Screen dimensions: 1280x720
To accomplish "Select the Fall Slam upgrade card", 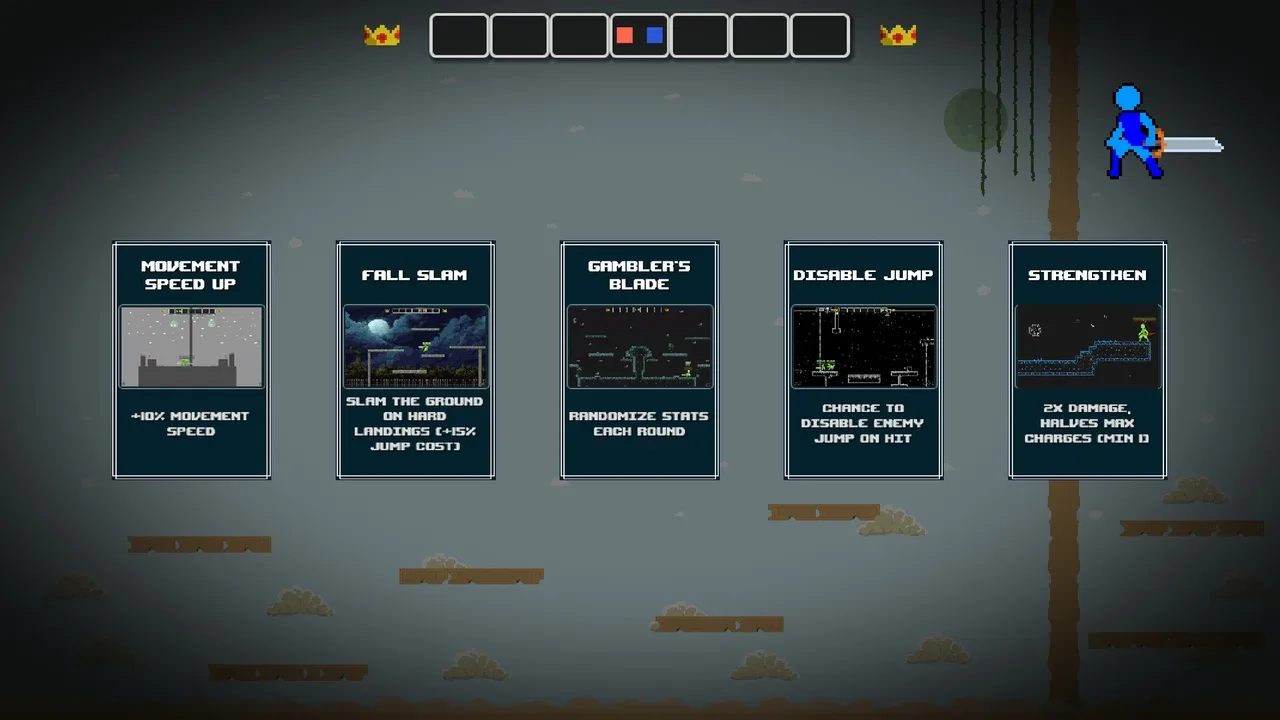I will (415, 360).
